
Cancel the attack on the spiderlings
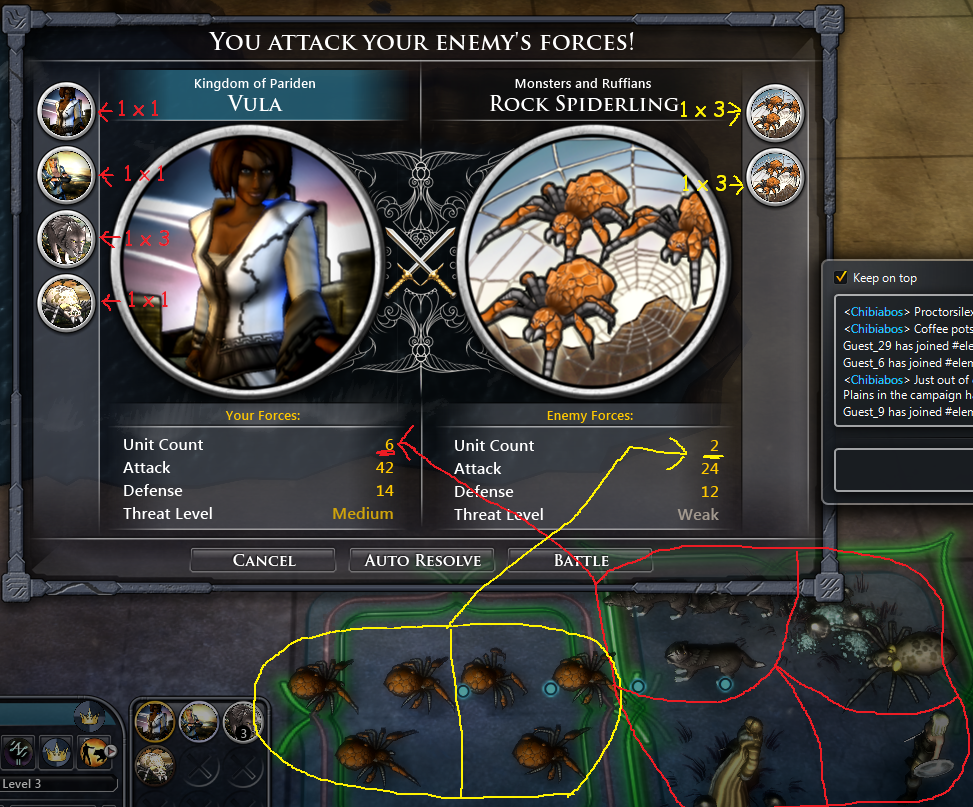point(264,560)
